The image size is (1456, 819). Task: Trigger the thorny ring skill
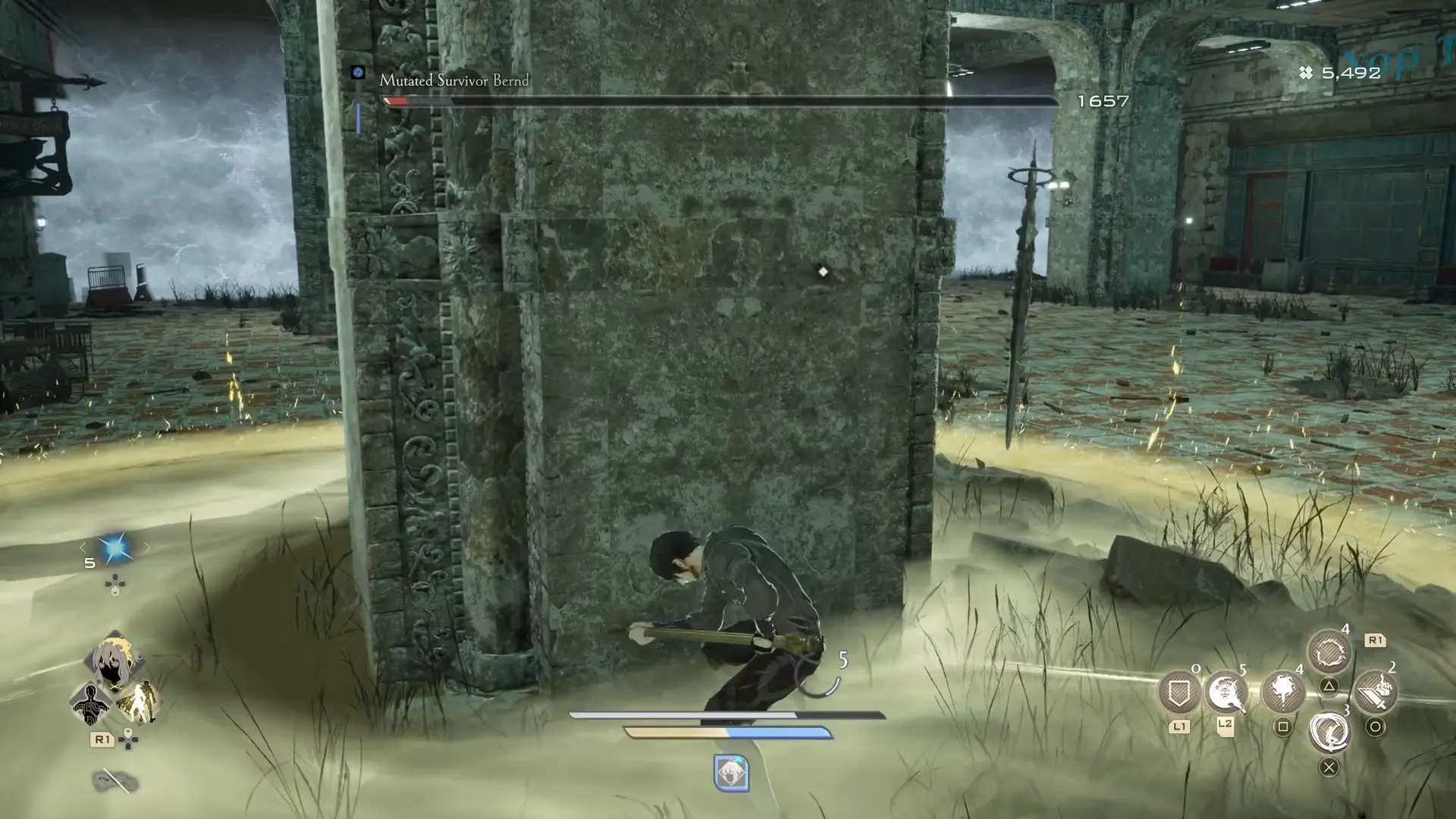1329,652
